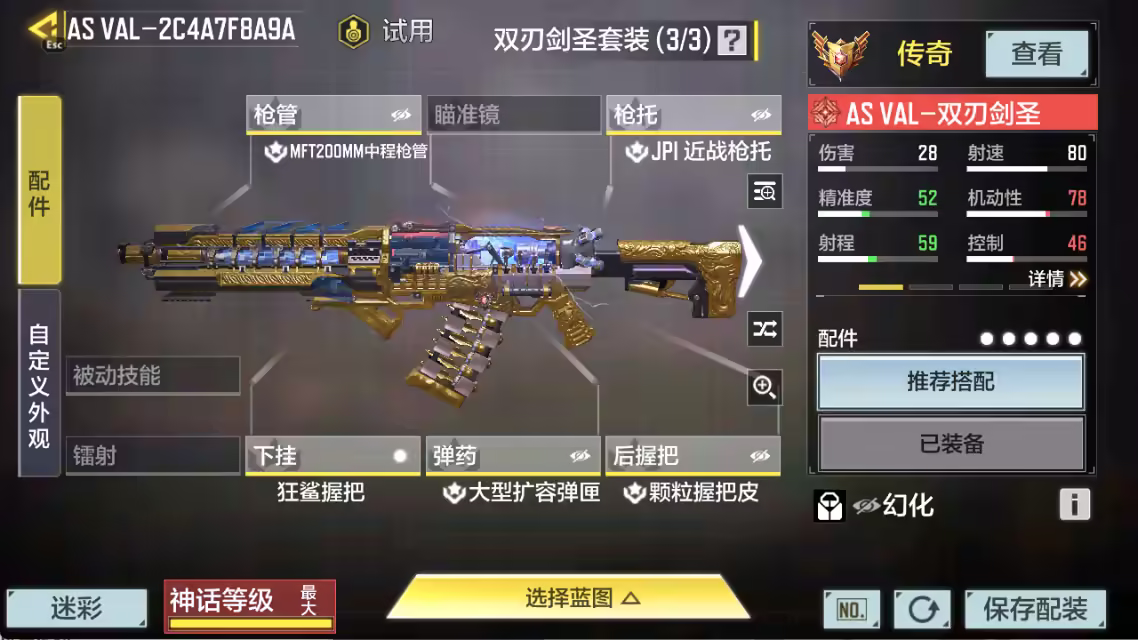Open the 迷彩 camouflage menu
The image size is (1138, 640).
tap(77, 608)
